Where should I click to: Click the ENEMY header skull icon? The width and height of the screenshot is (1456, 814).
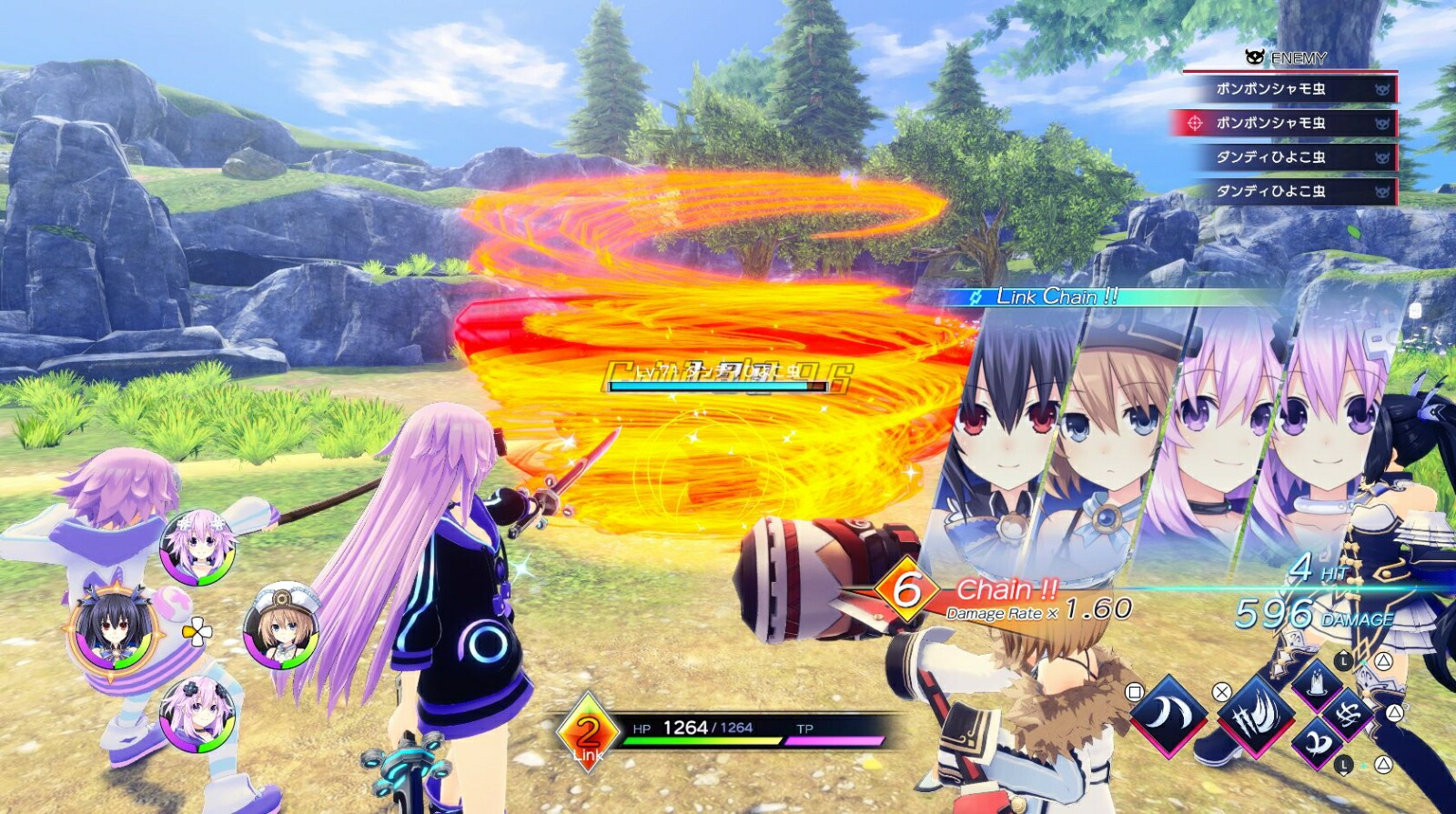pos(1254,55)
